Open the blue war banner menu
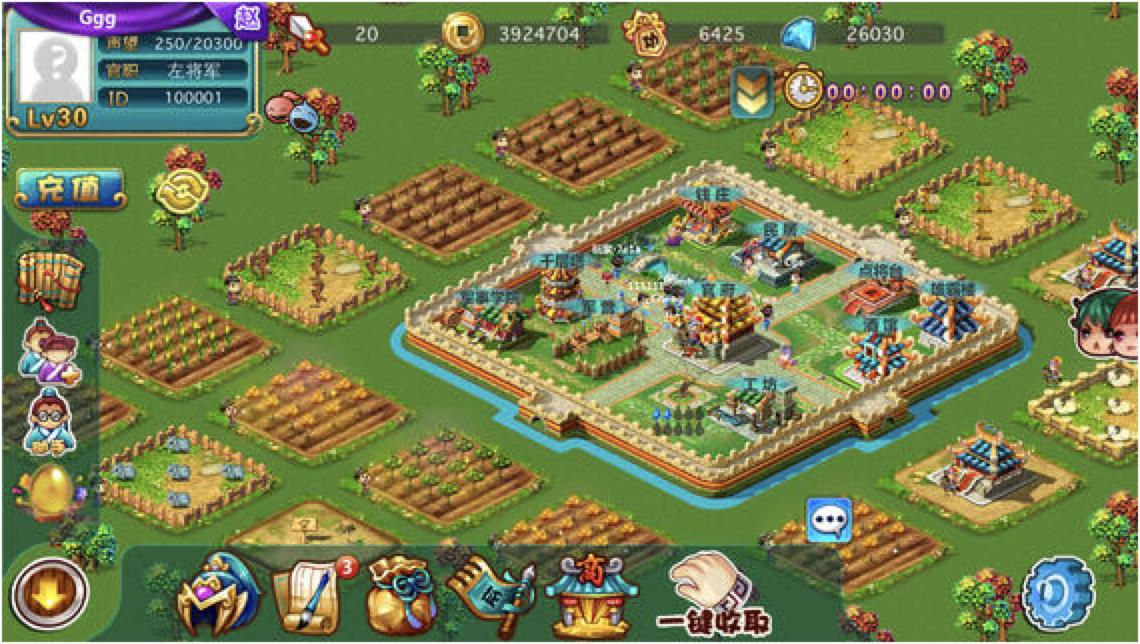This screenshot has height=644, width=1140. [487, 594]
